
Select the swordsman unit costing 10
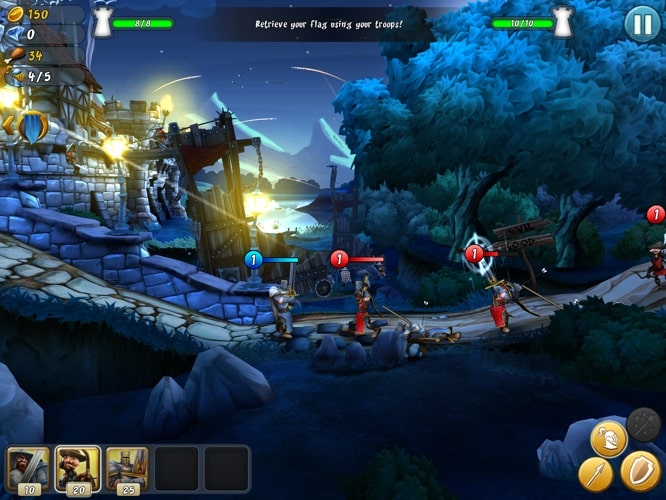click(27, 468)
